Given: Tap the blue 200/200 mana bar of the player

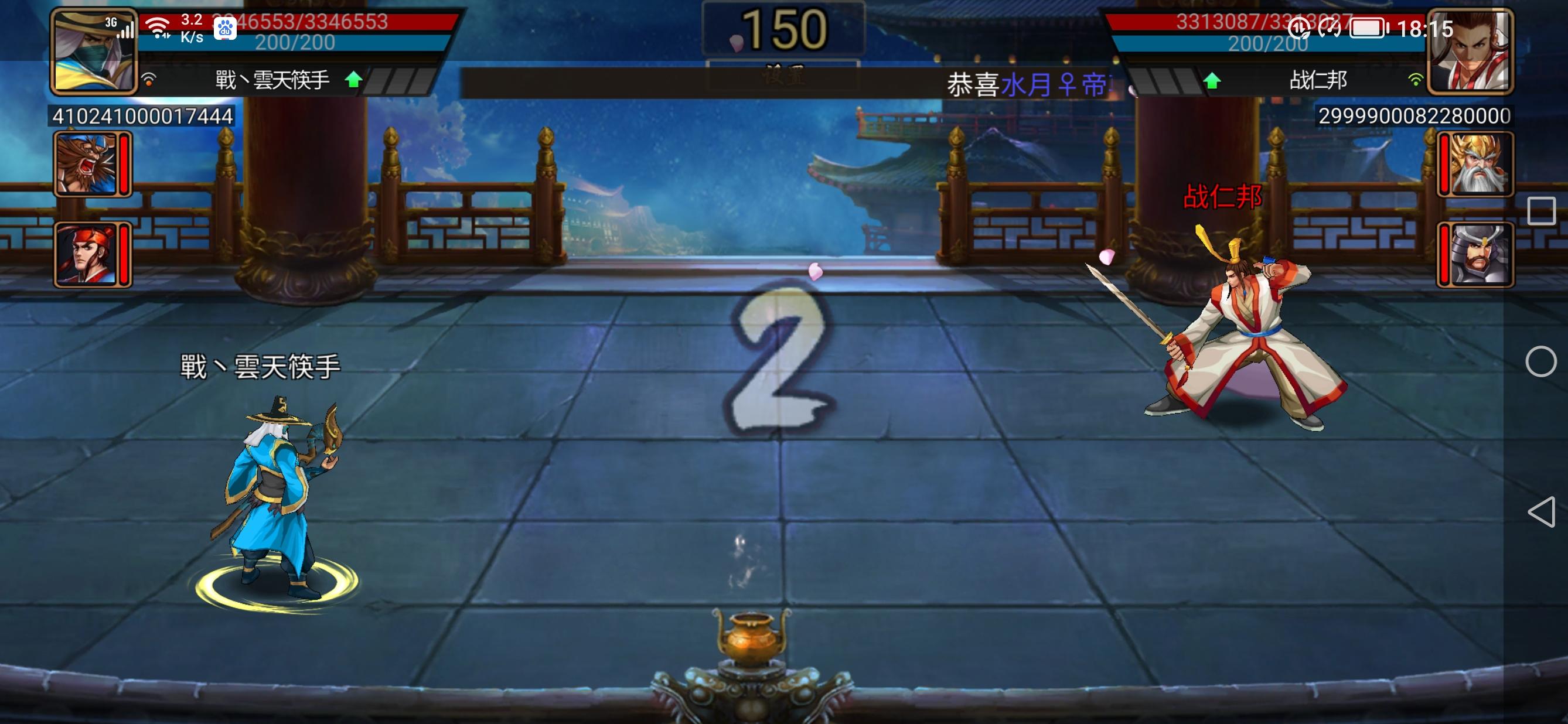Looking at the screenshot, I should (x=292, y=43).
